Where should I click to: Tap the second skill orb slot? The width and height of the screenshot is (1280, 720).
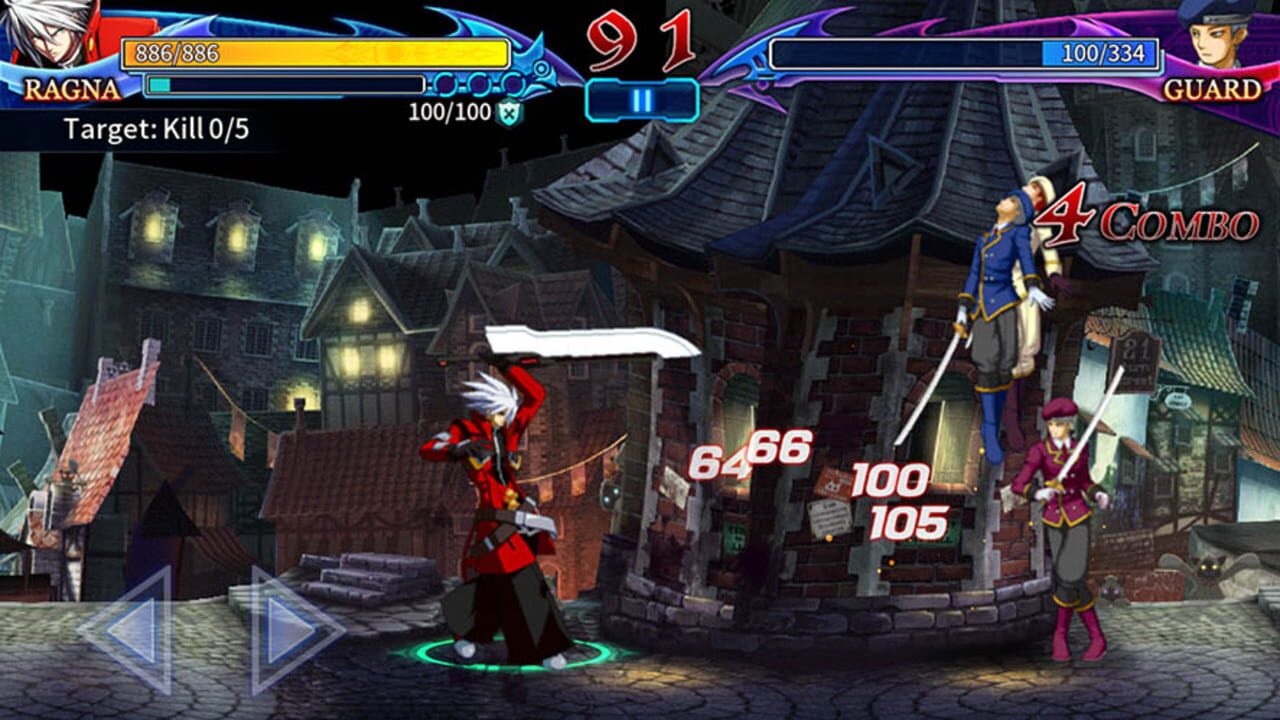click(478, 84)
